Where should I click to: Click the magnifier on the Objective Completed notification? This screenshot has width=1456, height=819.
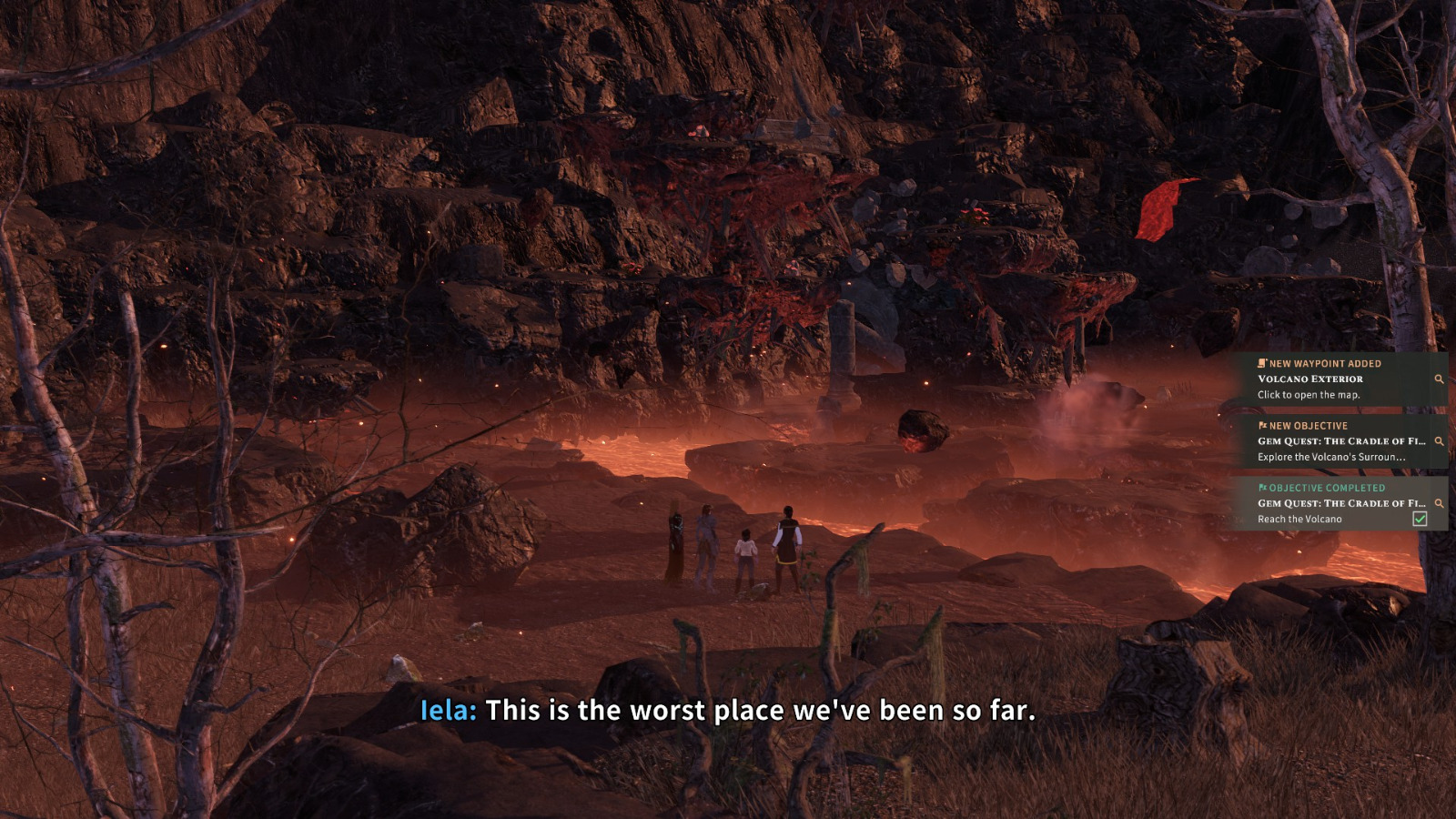coord(1440,502)
